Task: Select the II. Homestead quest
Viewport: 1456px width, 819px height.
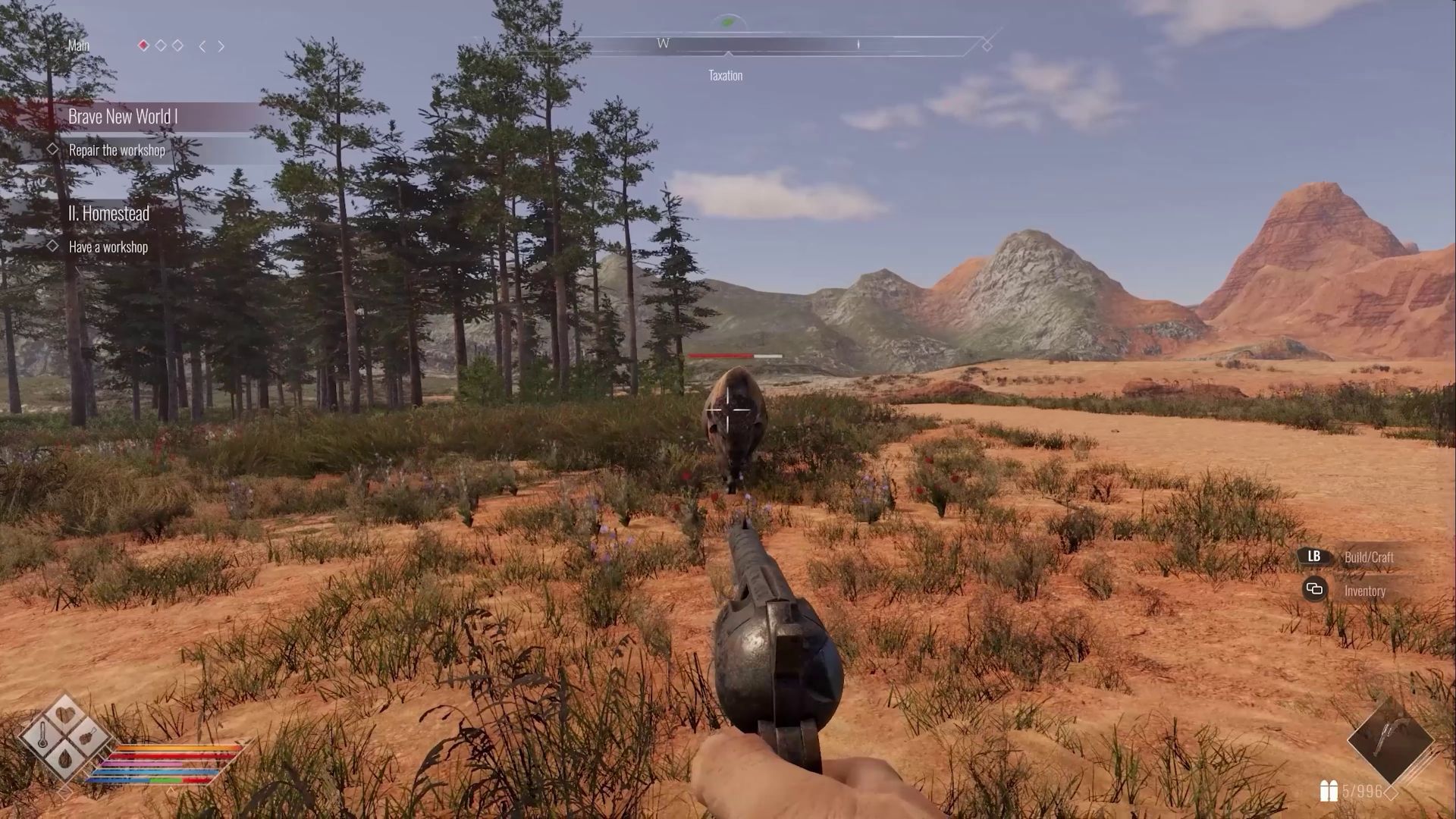Action: pos(108,214)
